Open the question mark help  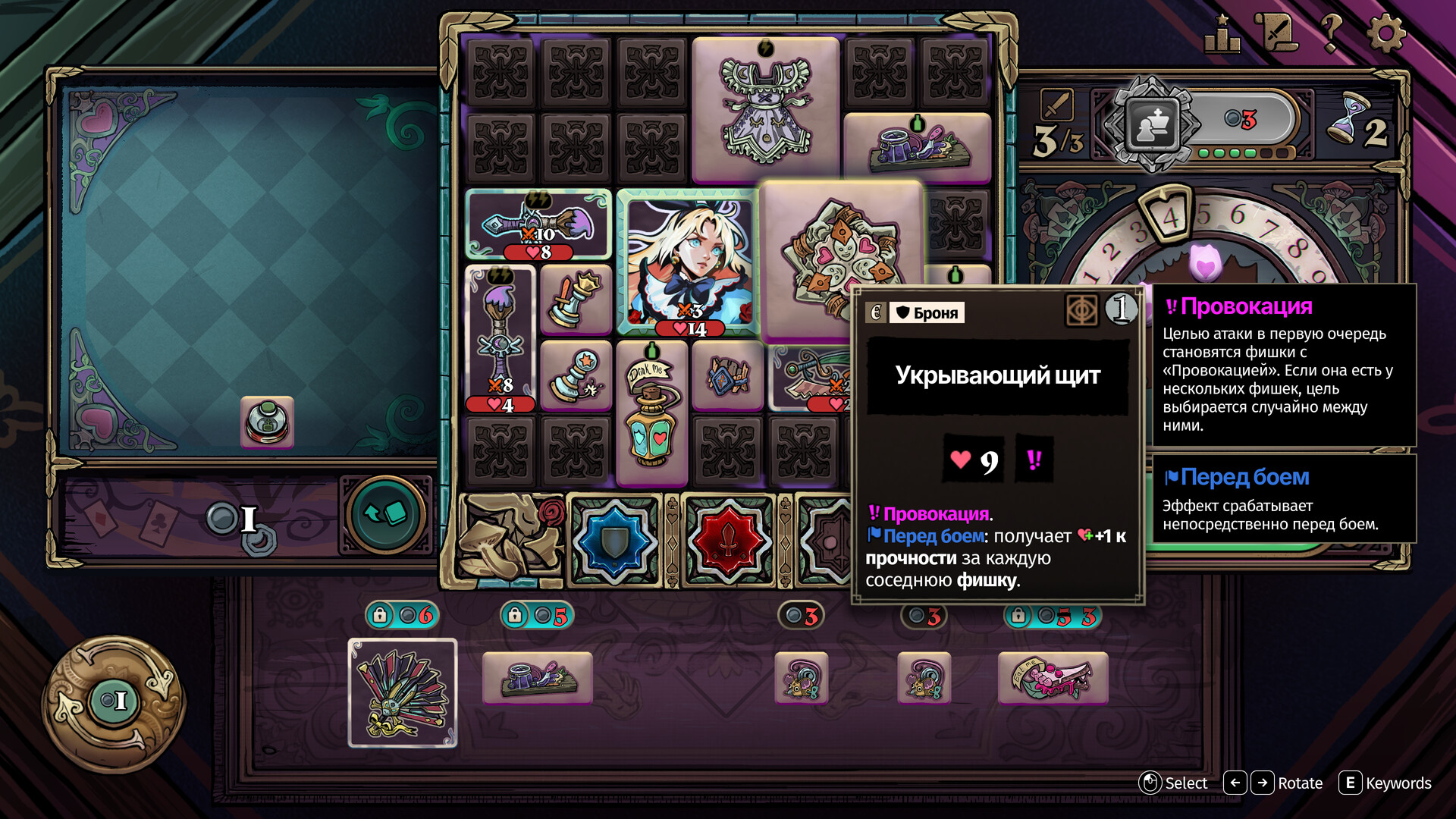pyautogui.click(x=1331, y=34)
